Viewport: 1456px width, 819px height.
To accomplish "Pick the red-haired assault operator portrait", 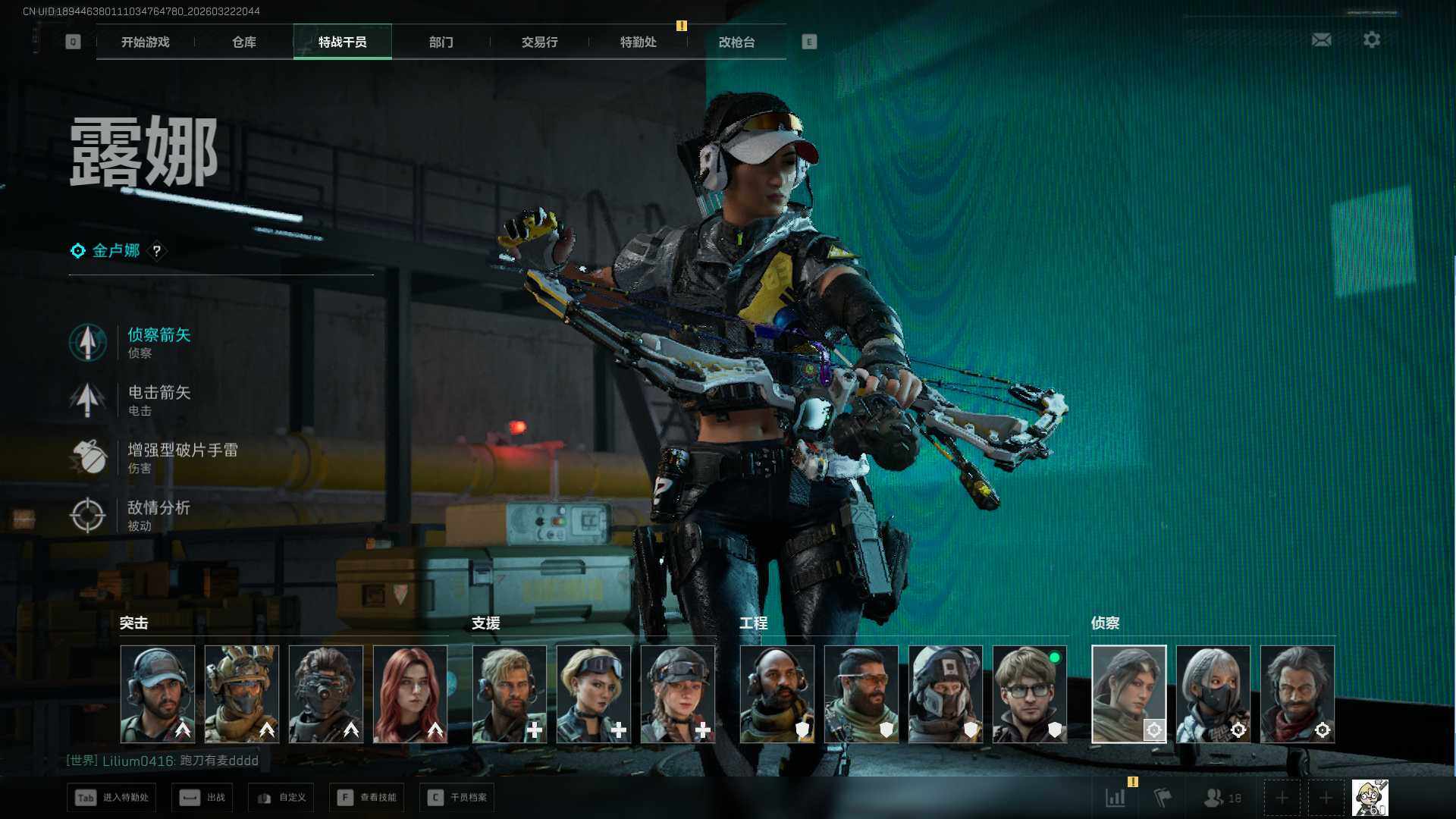I will (x=410, y=694).
